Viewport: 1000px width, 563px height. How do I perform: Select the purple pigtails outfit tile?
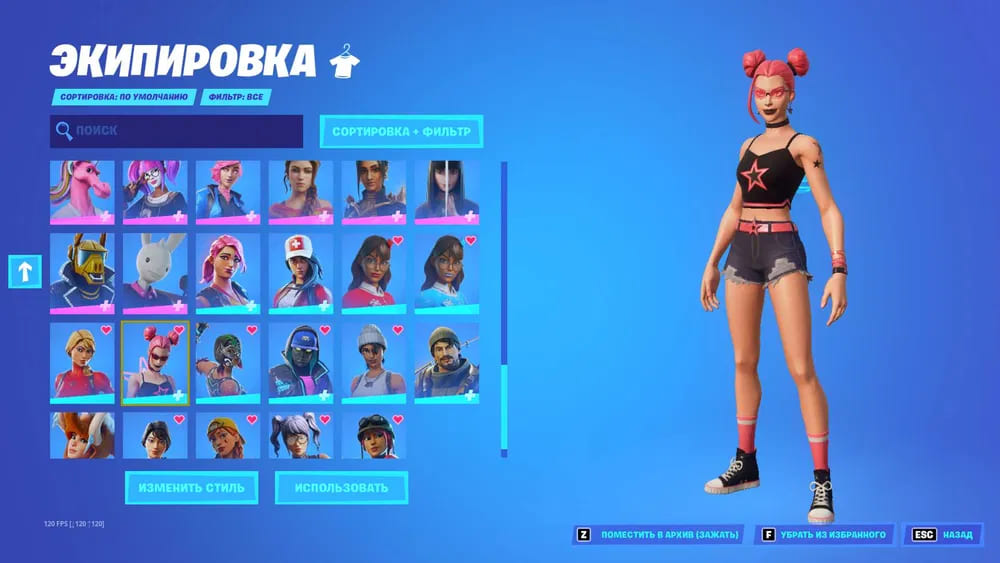[301, 436]
